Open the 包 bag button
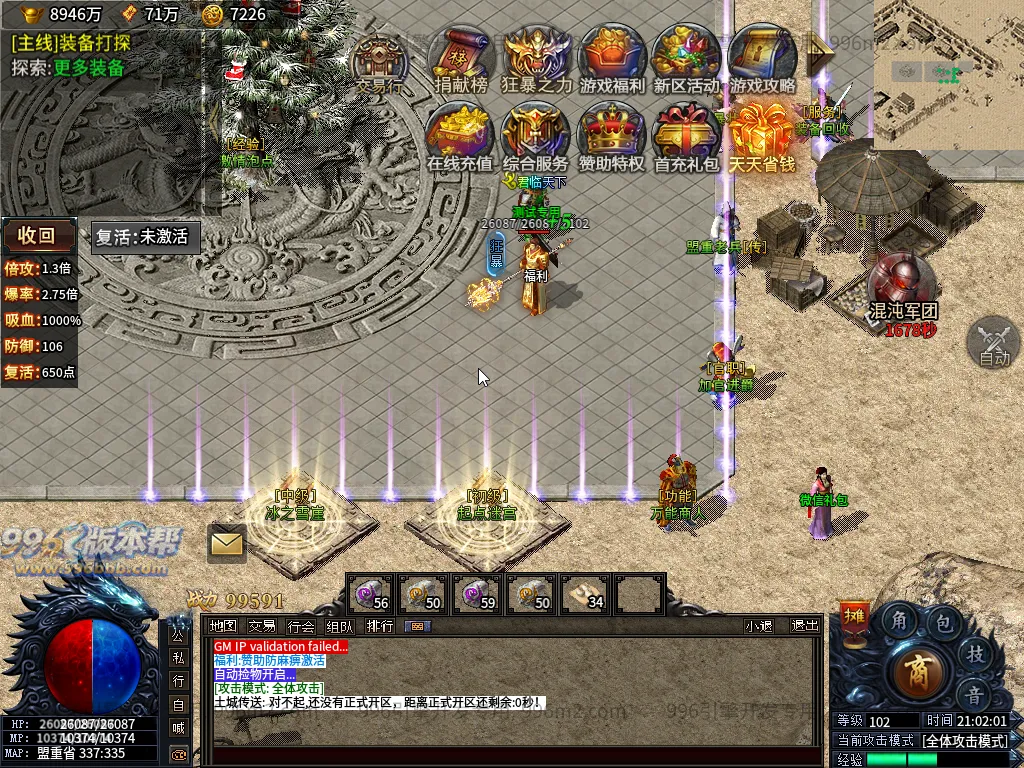This screenshot has height=768, width=1024. click(944, 623)
